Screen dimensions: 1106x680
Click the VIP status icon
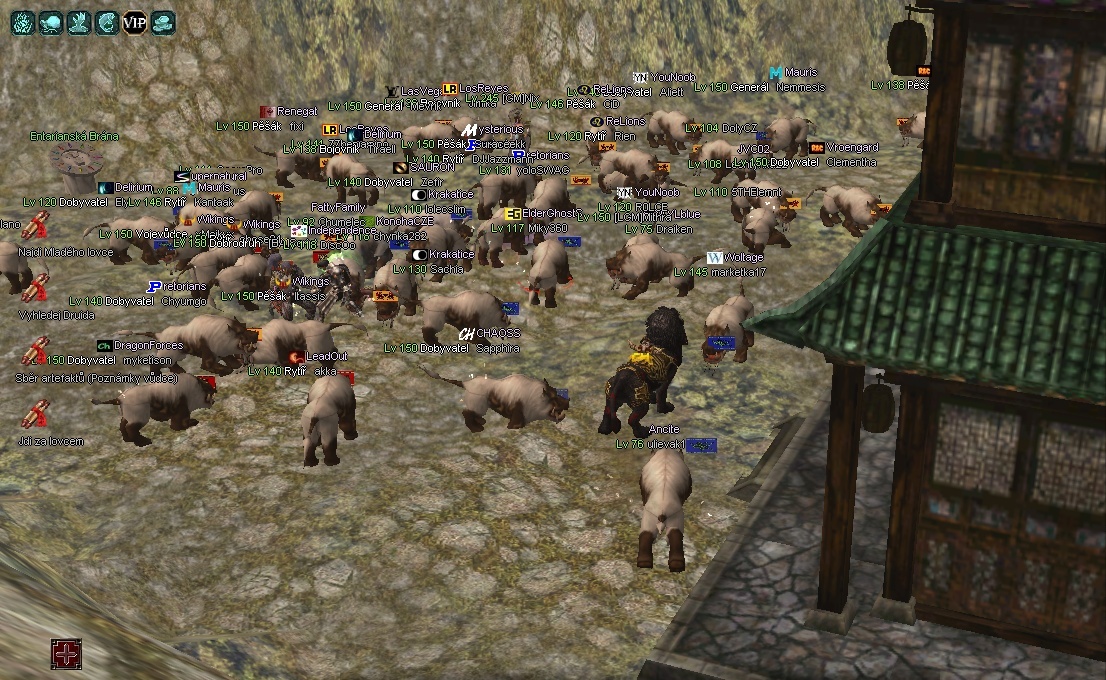[134, 21]
